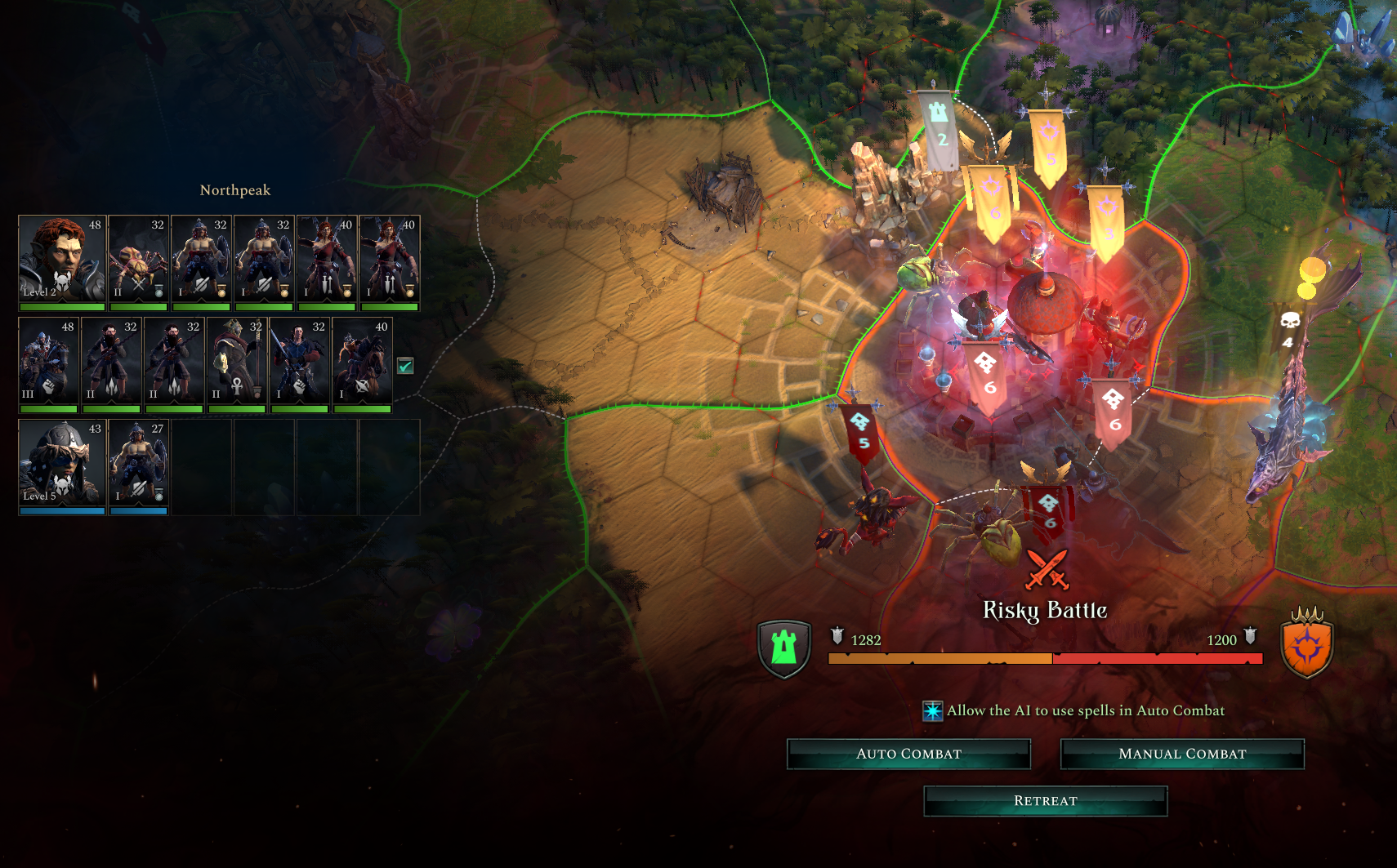Viewport: 1397px width, 868px height.
Task: Click the green tower defender shield emblem
Action: 784,648
